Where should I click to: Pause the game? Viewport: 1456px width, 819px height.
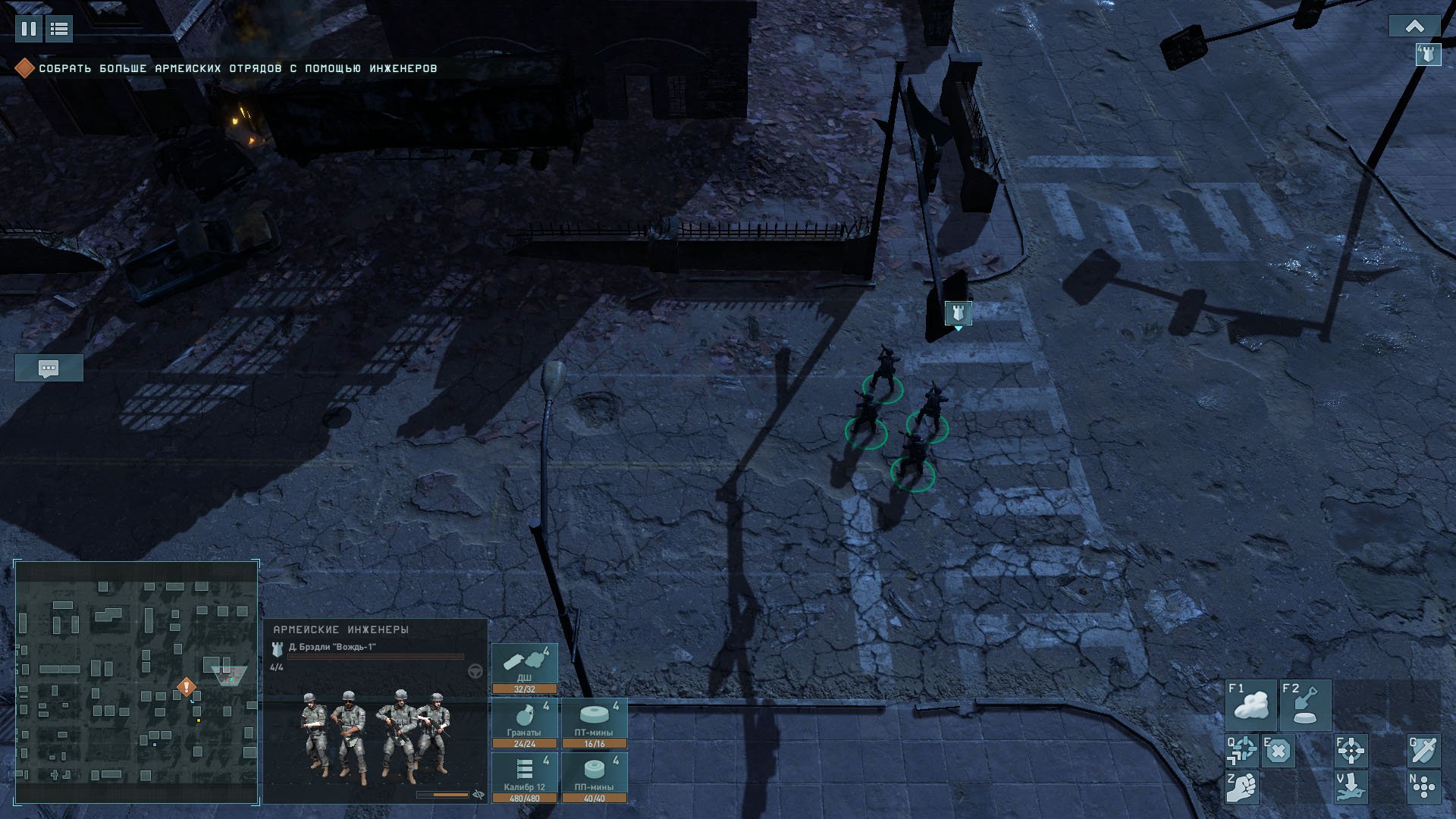pos(28,29)
